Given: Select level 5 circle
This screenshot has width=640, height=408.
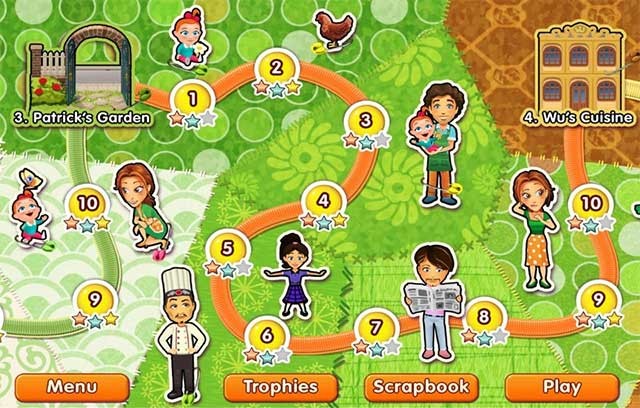Looking at the screenshot, I should (x=227, y=248).
